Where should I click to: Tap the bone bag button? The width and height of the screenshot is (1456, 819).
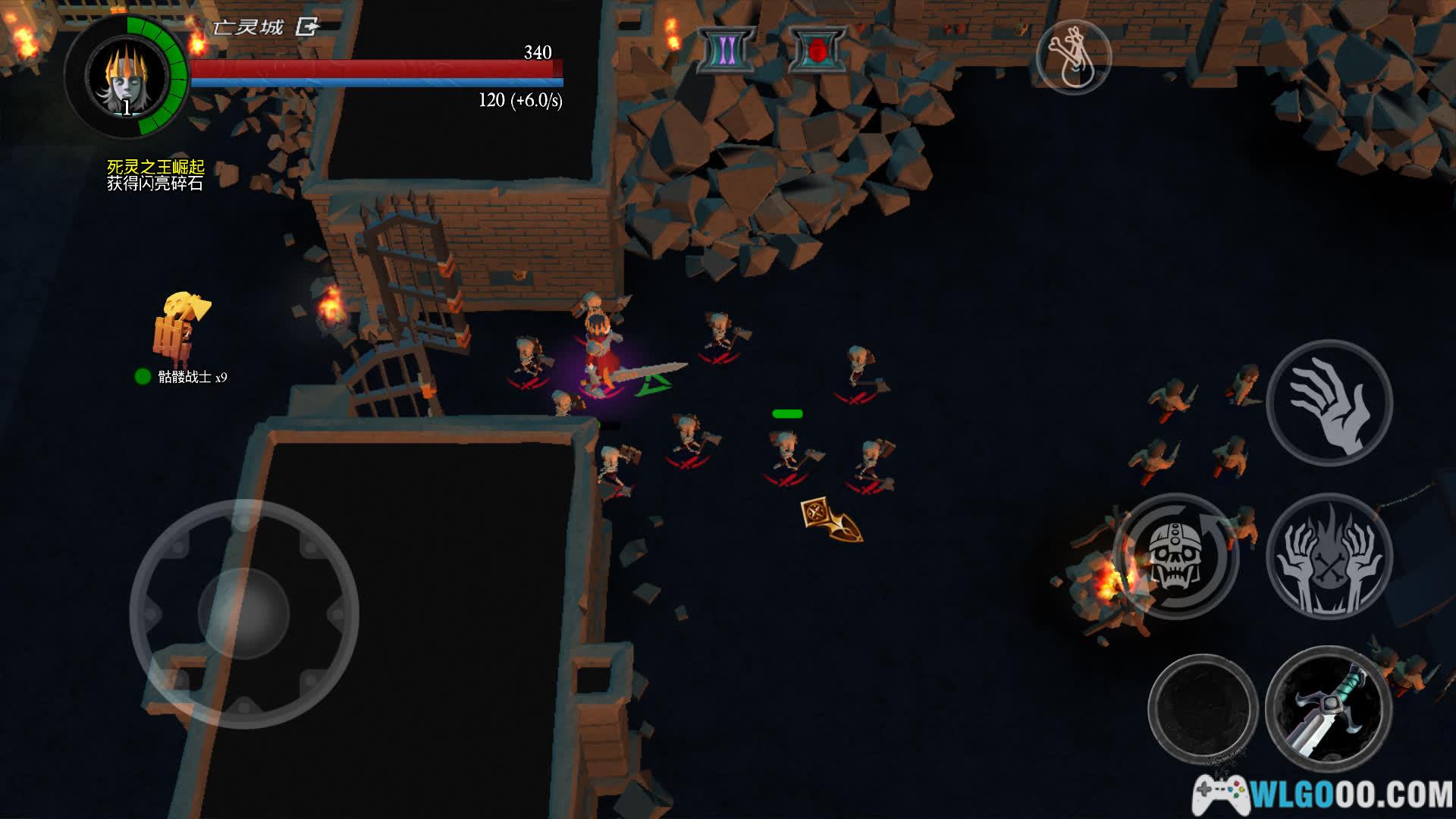pos(1073,57)
